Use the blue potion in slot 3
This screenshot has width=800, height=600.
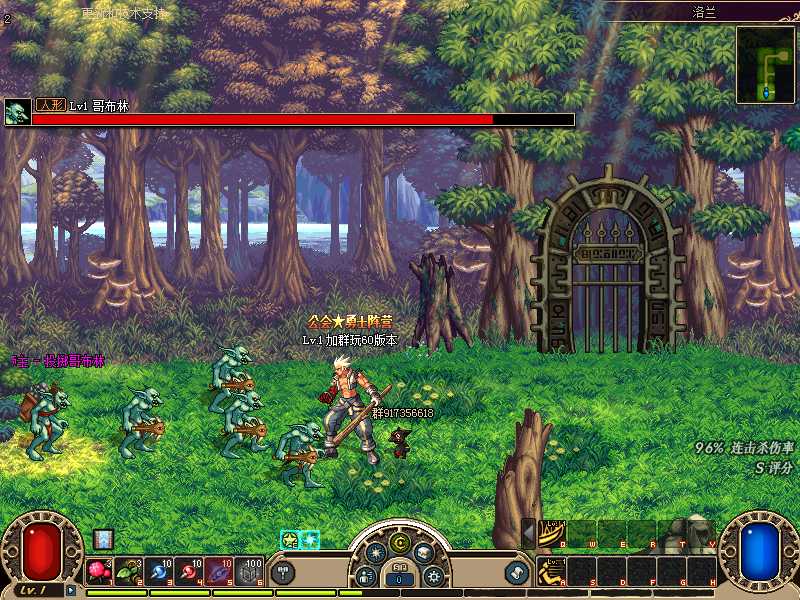click(158, 571)
